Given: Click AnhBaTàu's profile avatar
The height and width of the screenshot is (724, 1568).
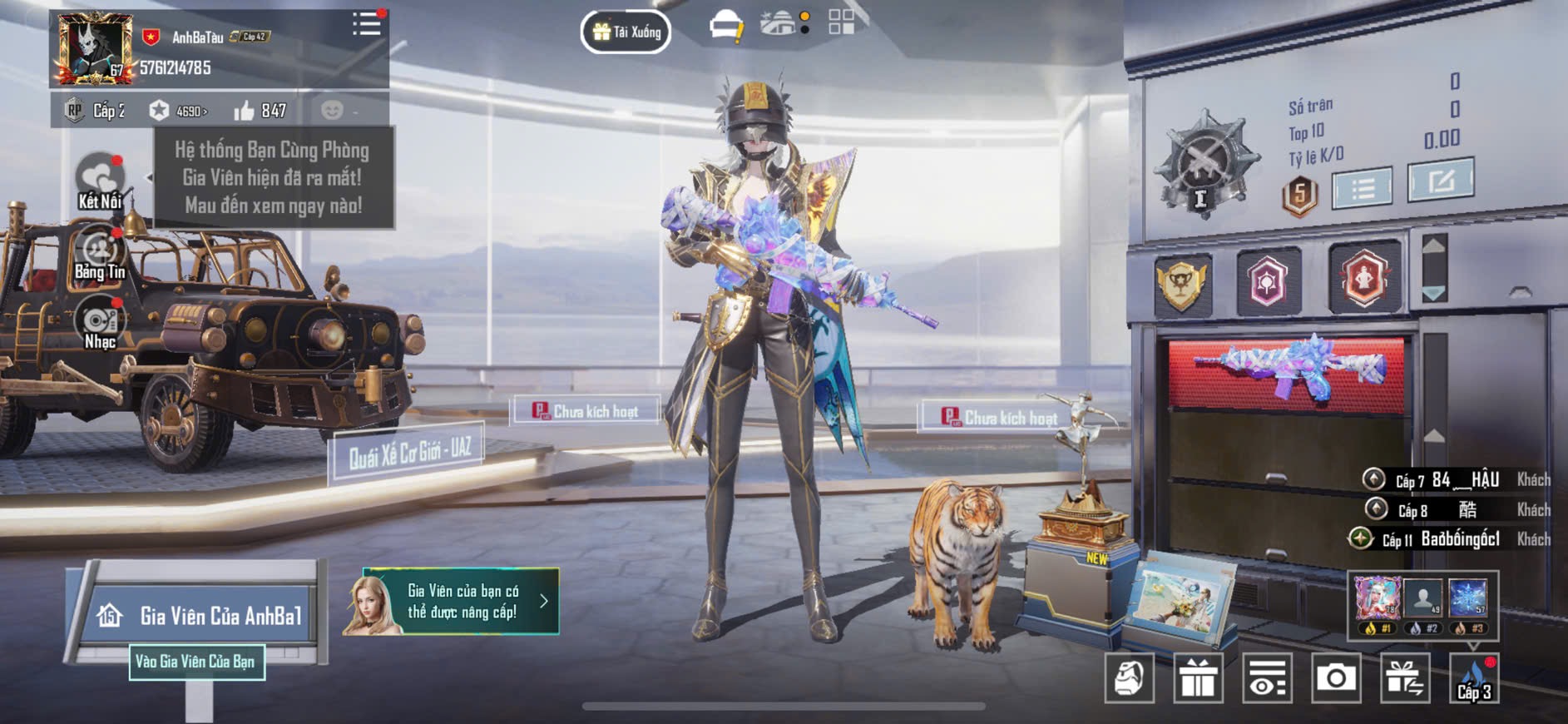Looking at the screenshot, I should pyautogui.click(x=92, y=48).
